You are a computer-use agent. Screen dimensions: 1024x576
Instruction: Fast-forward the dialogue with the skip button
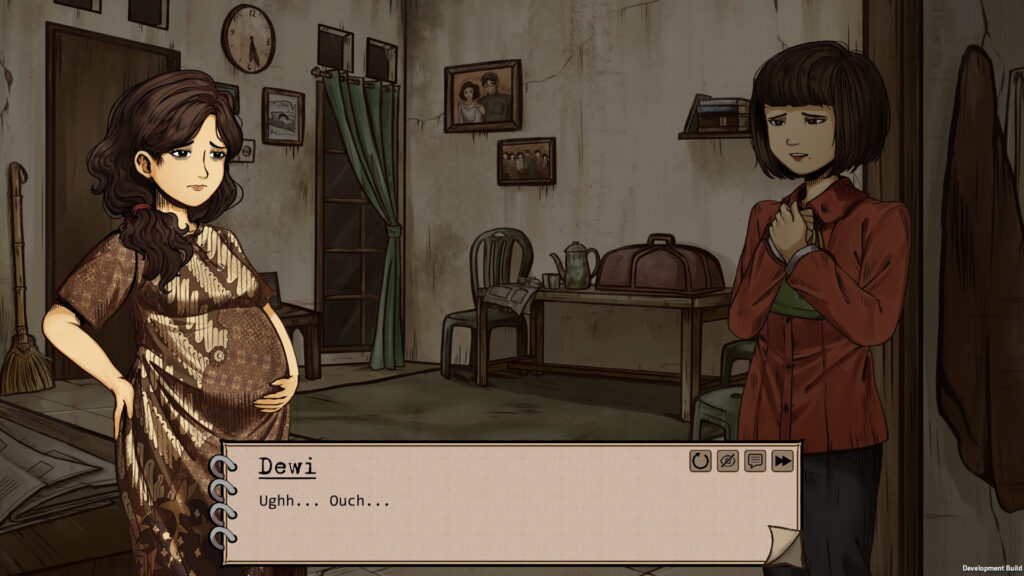pyautogui.click(x=782, y=461)
